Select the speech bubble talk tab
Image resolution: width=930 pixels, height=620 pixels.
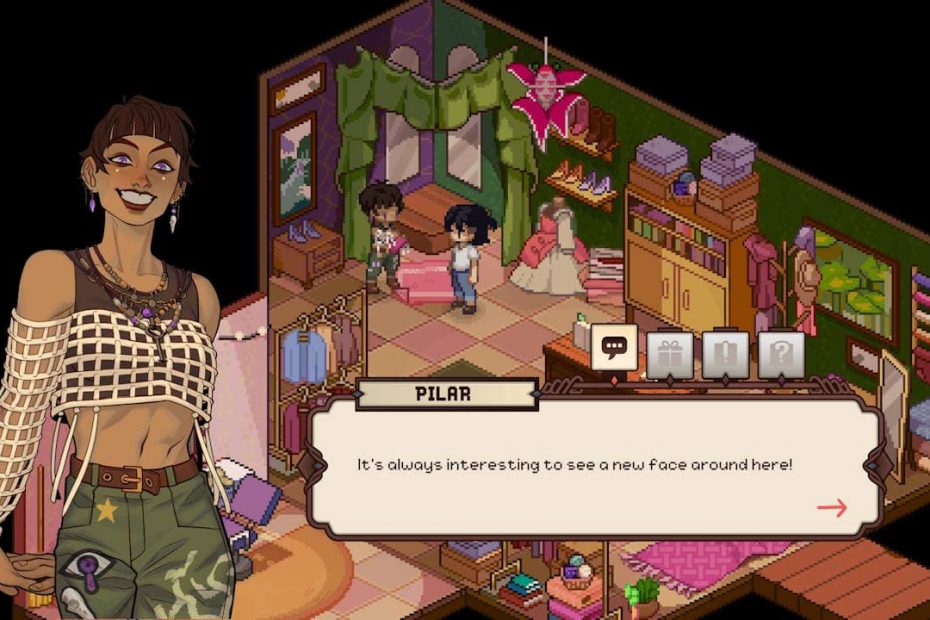(615, 348)
